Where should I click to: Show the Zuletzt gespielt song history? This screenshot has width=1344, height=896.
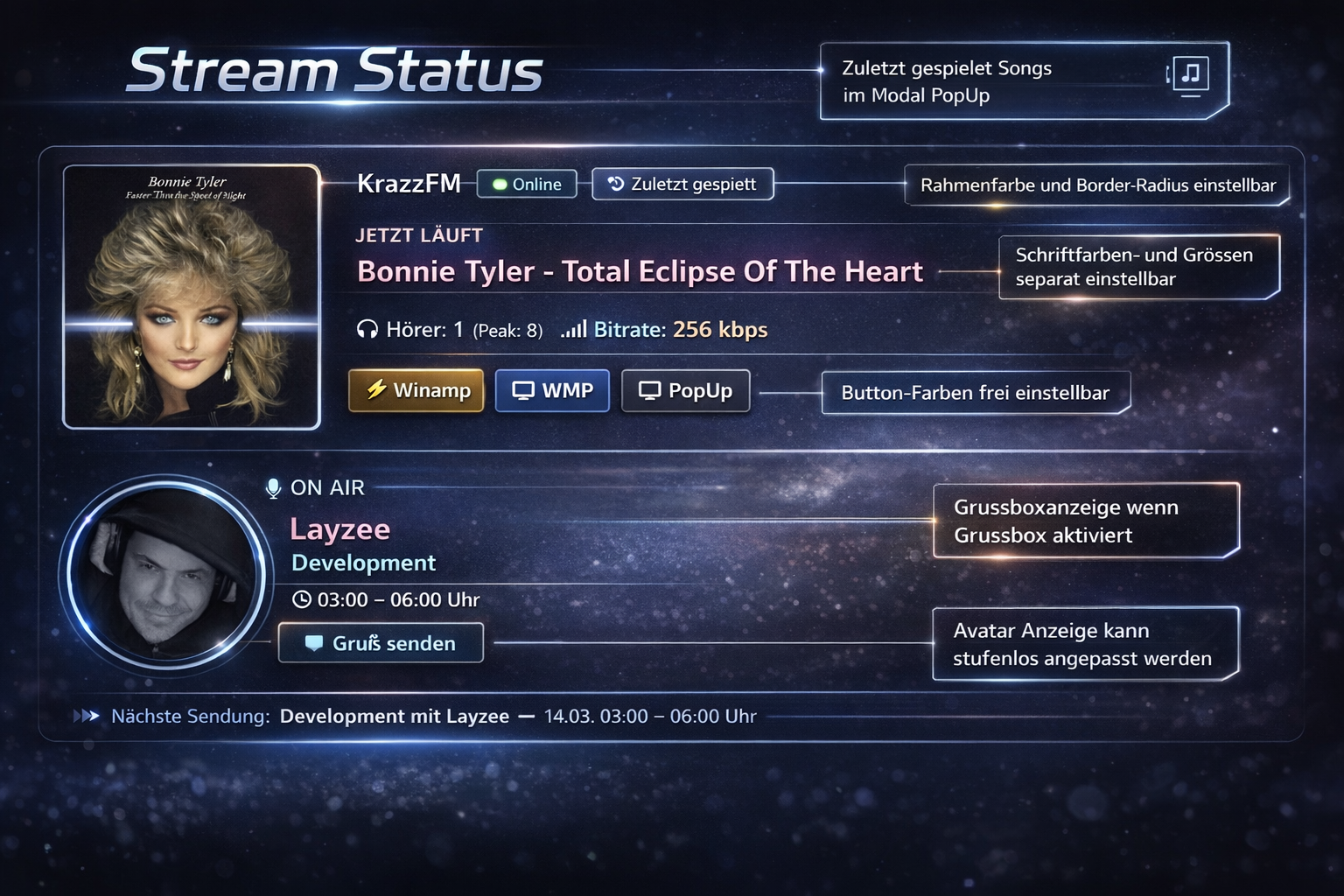(682, 184)
